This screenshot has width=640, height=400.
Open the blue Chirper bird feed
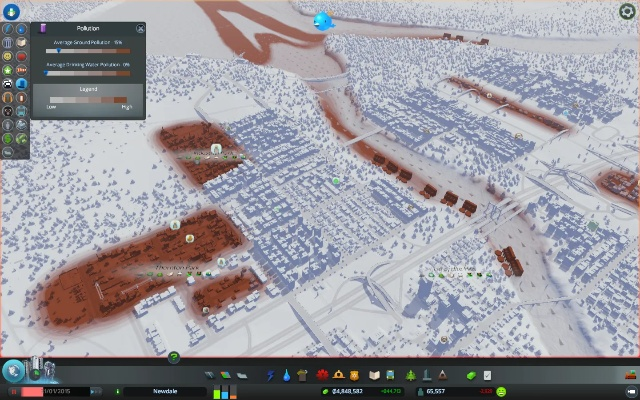322,20
